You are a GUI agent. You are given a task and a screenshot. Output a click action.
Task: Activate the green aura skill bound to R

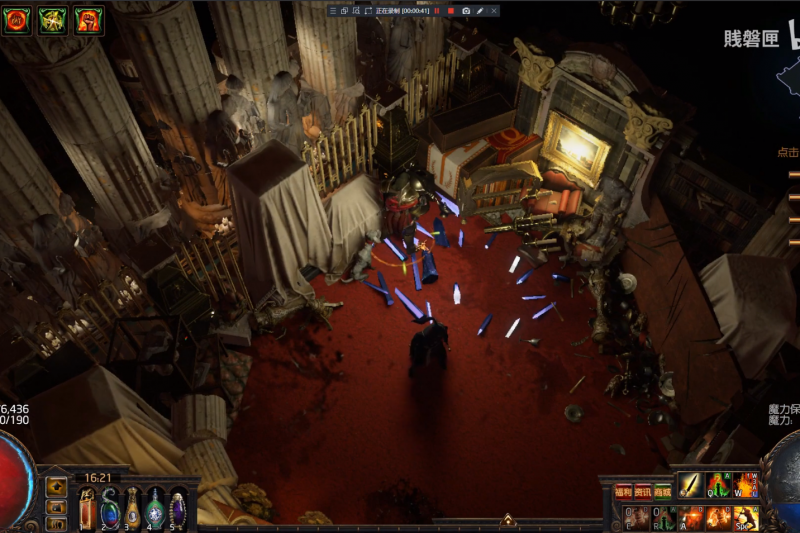664,517
